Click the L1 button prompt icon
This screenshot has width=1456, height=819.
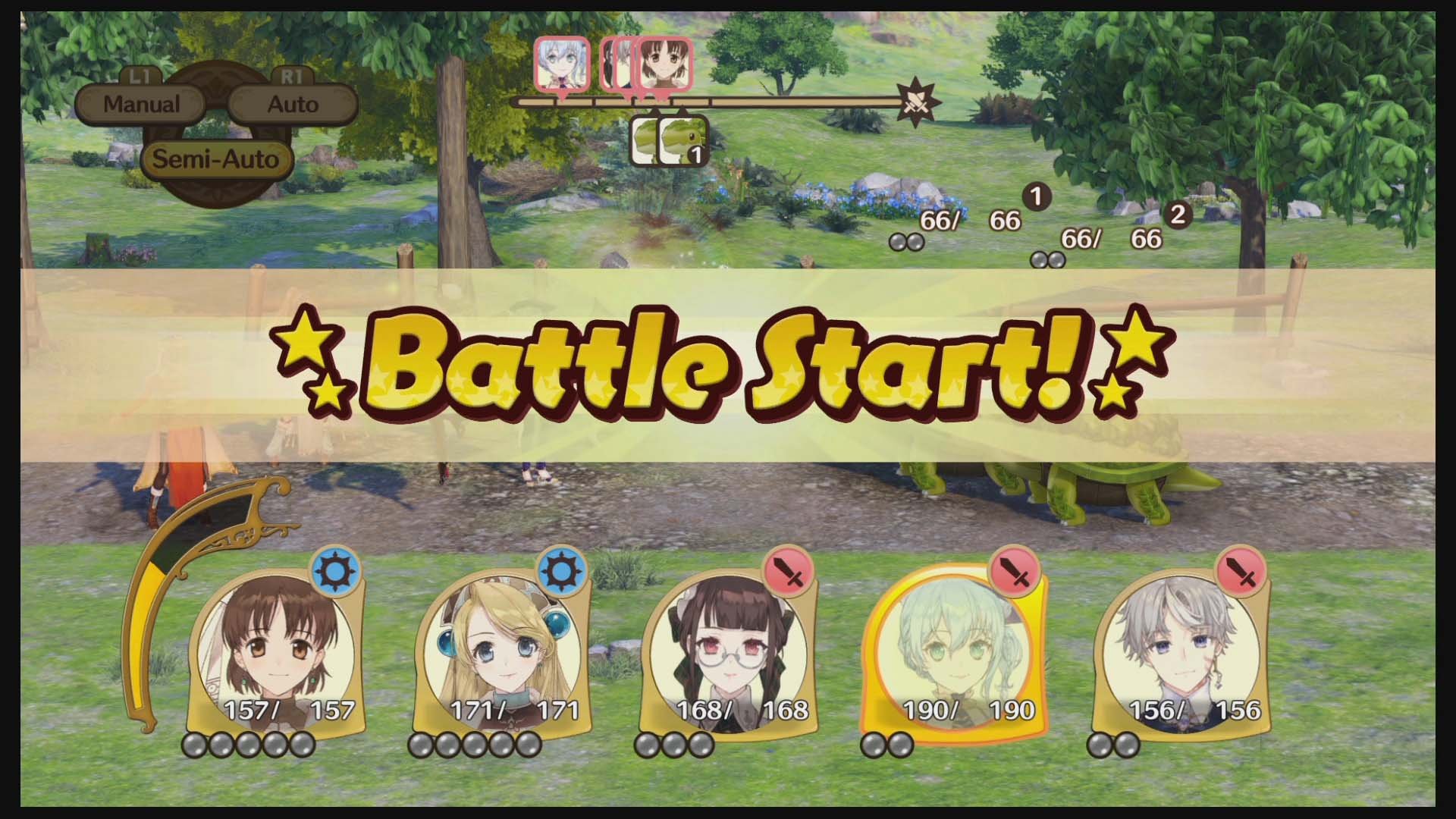click(x=140, y=77)
